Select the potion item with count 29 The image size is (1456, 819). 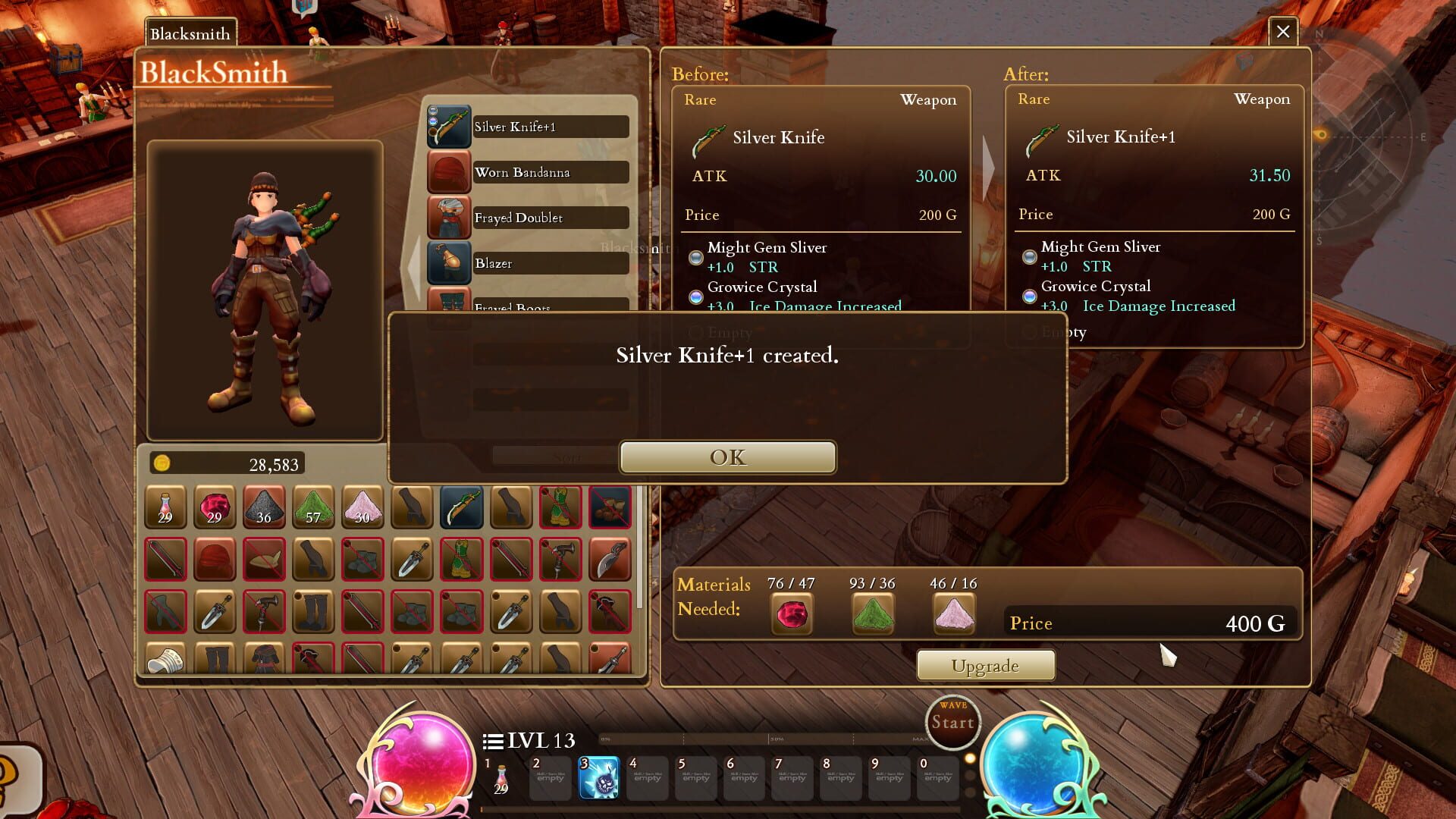tap(165, 508)
